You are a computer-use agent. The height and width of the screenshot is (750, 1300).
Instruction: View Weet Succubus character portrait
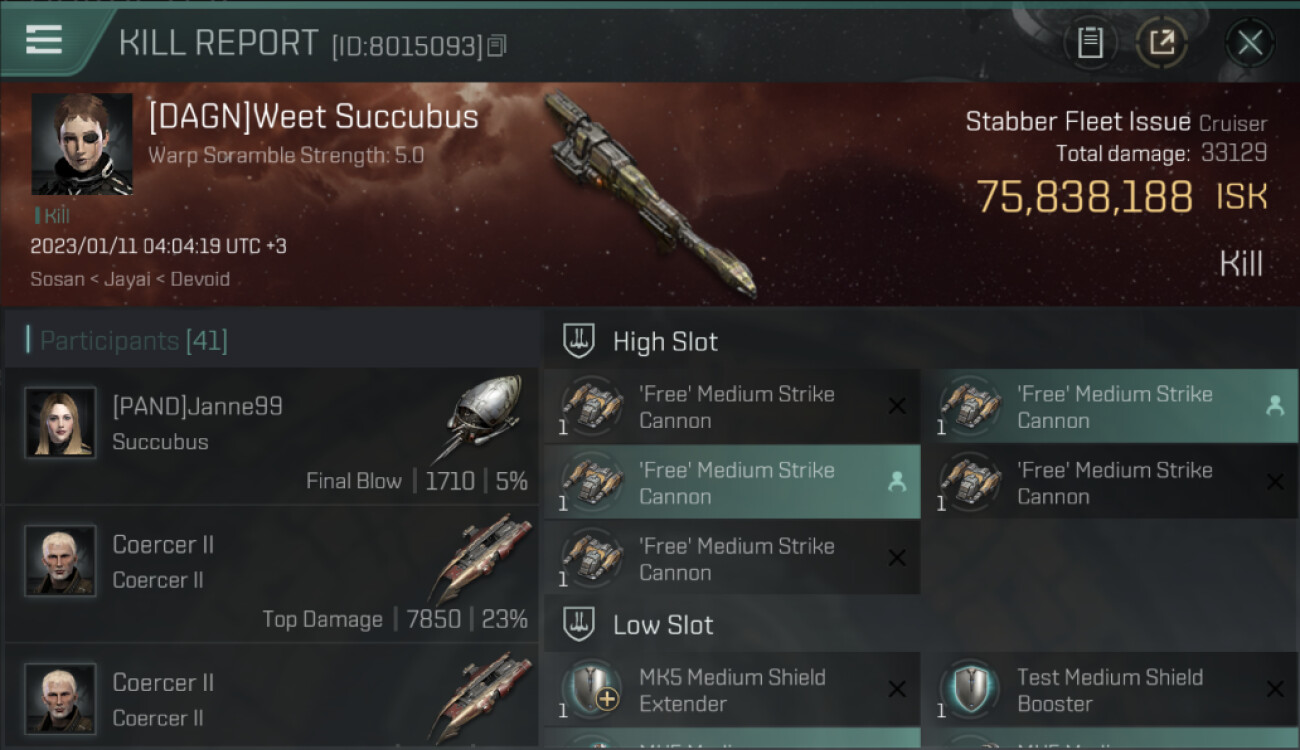(82, 144)
